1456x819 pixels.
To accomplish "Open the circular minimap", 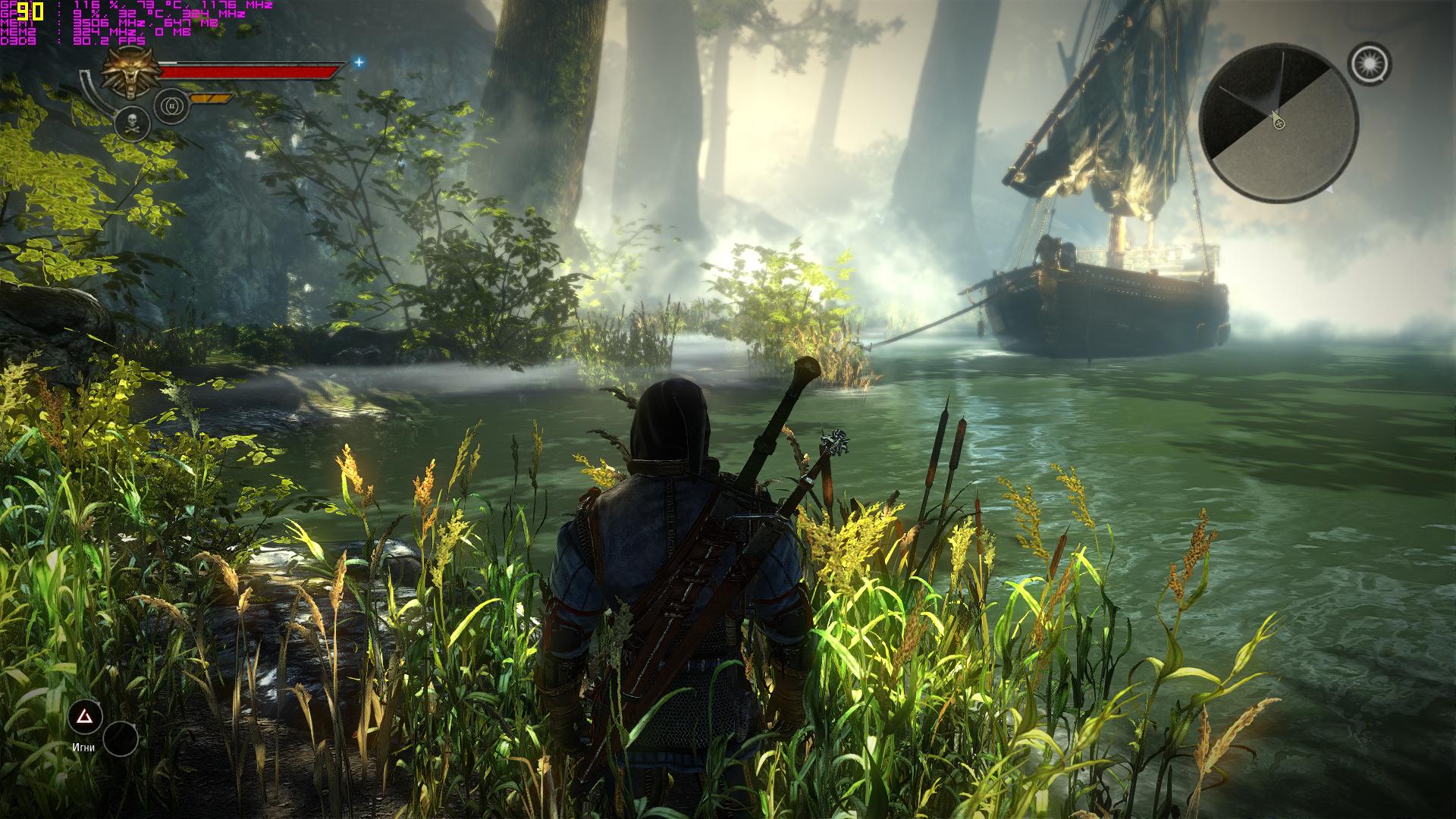I will [x=1279, y=124].
